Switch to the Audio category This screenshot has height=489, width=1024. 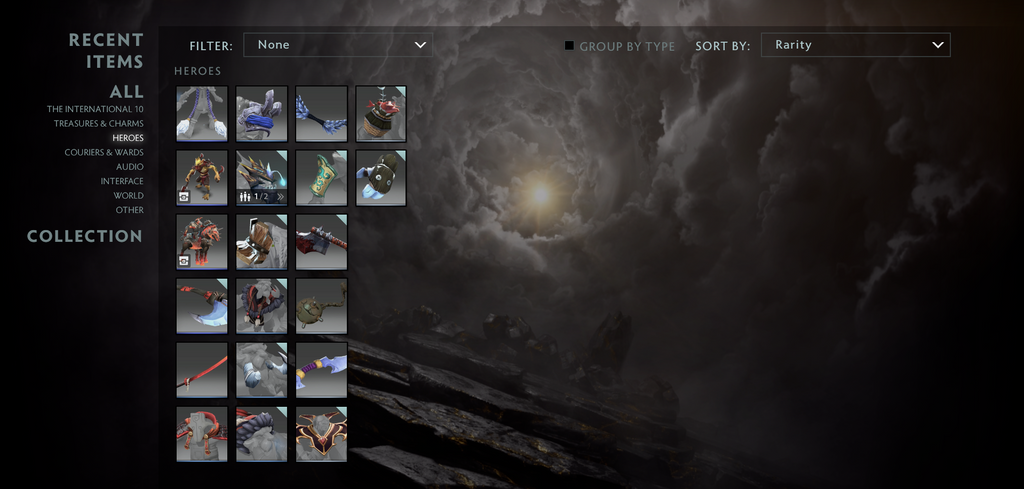(x=129, y=167)
